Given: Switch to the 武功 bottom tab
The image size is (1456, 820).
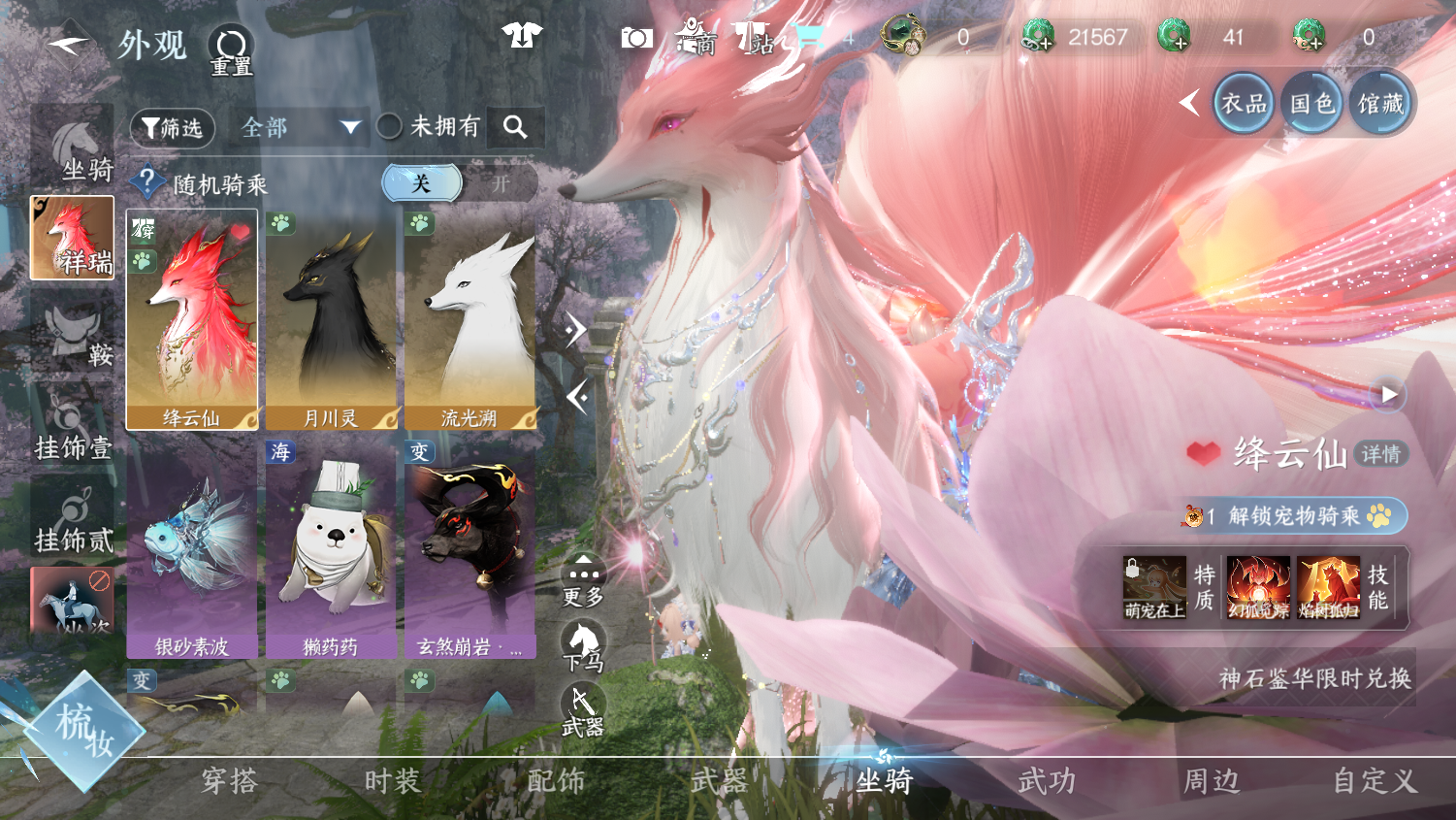Looking at the screenshot, I should pos(1048,781).
